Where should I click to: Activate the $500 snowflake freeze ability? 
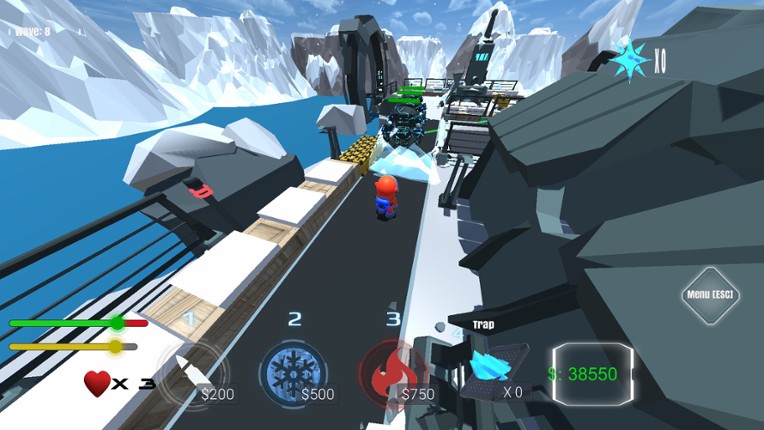292,372
